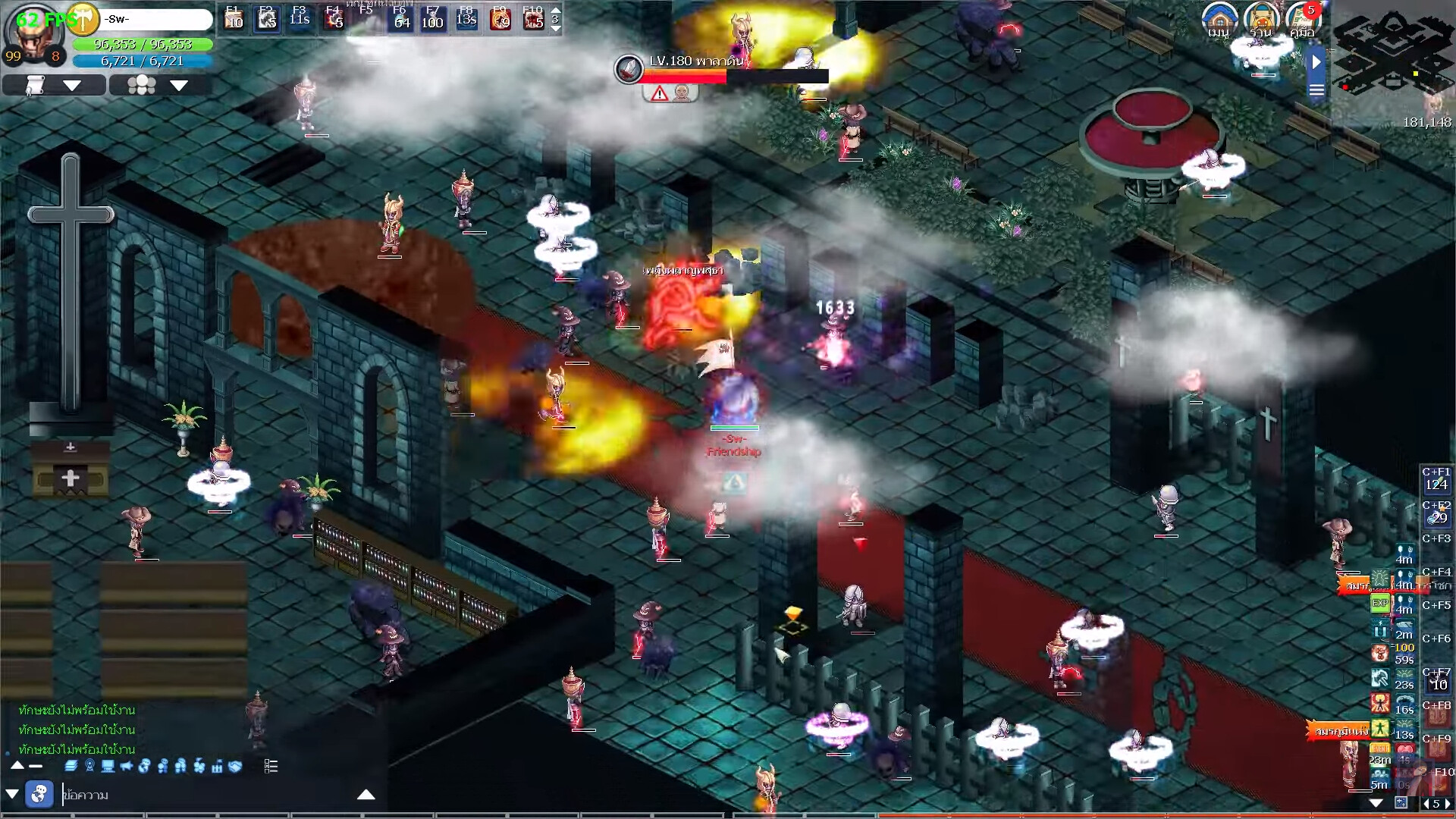Collapse the buff list via bottom-right down arrow
This screenshot has width=1456, height=819.
pyautogui.click(x=1376, y=803)
